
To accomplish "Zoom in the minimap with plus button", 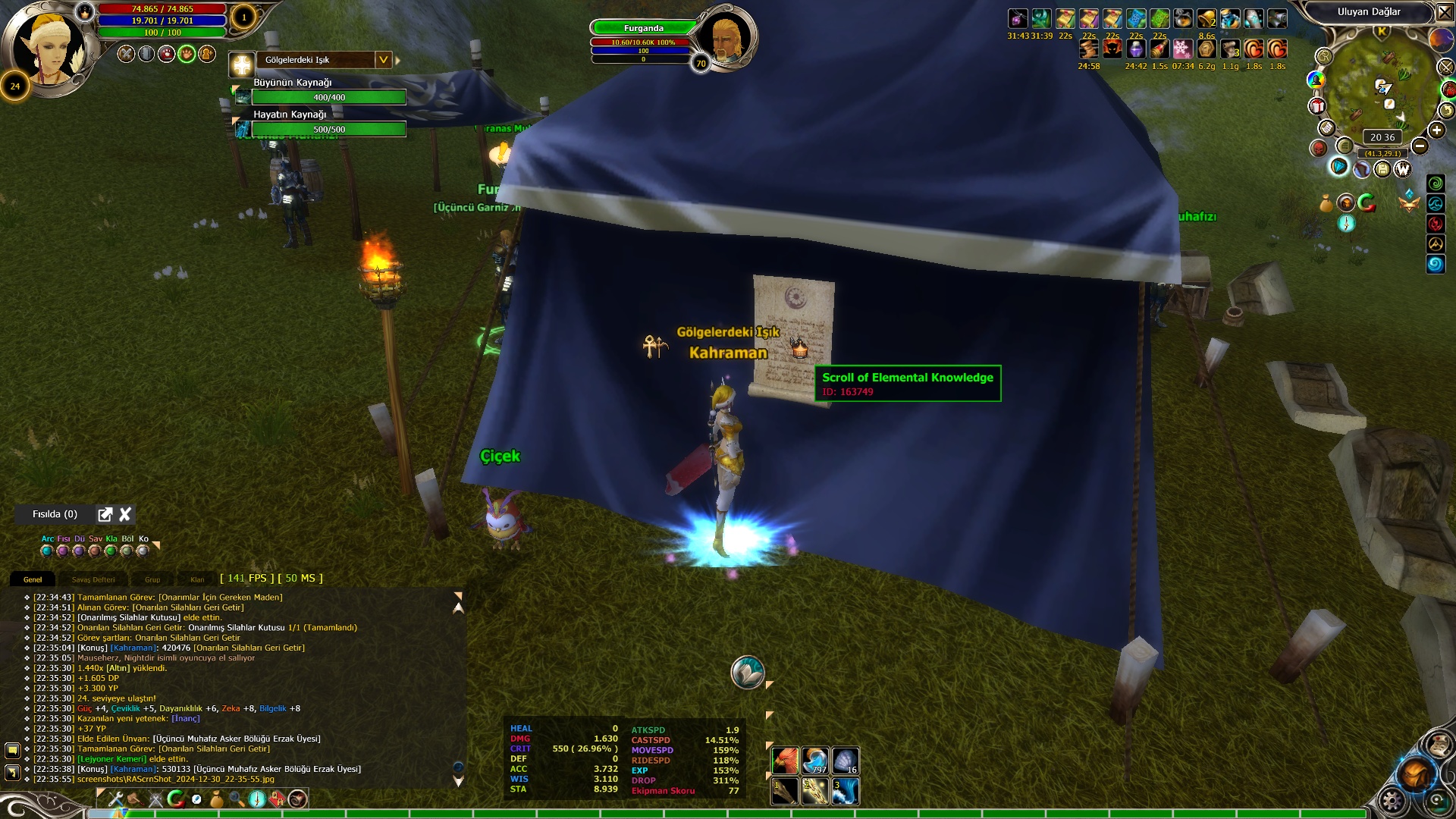I will tap(1436, 130).
